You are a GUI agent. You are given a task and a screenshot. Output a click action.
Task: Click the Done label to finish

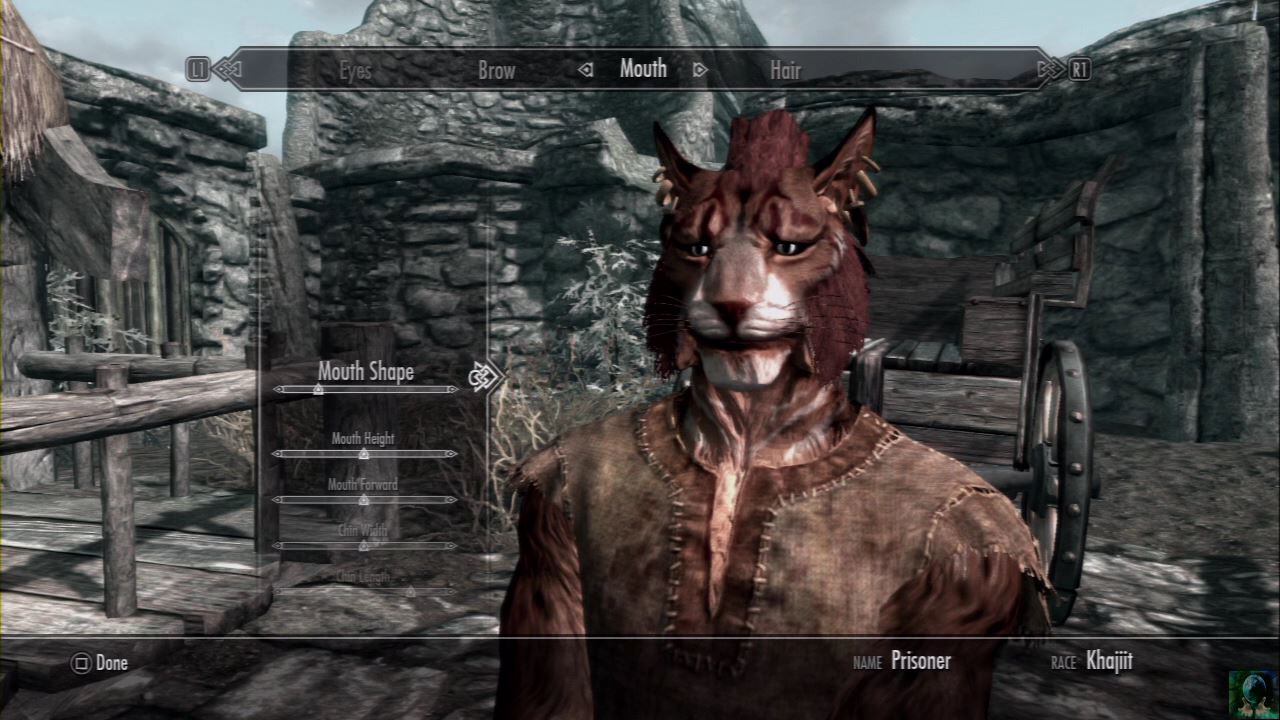point(111,663)
